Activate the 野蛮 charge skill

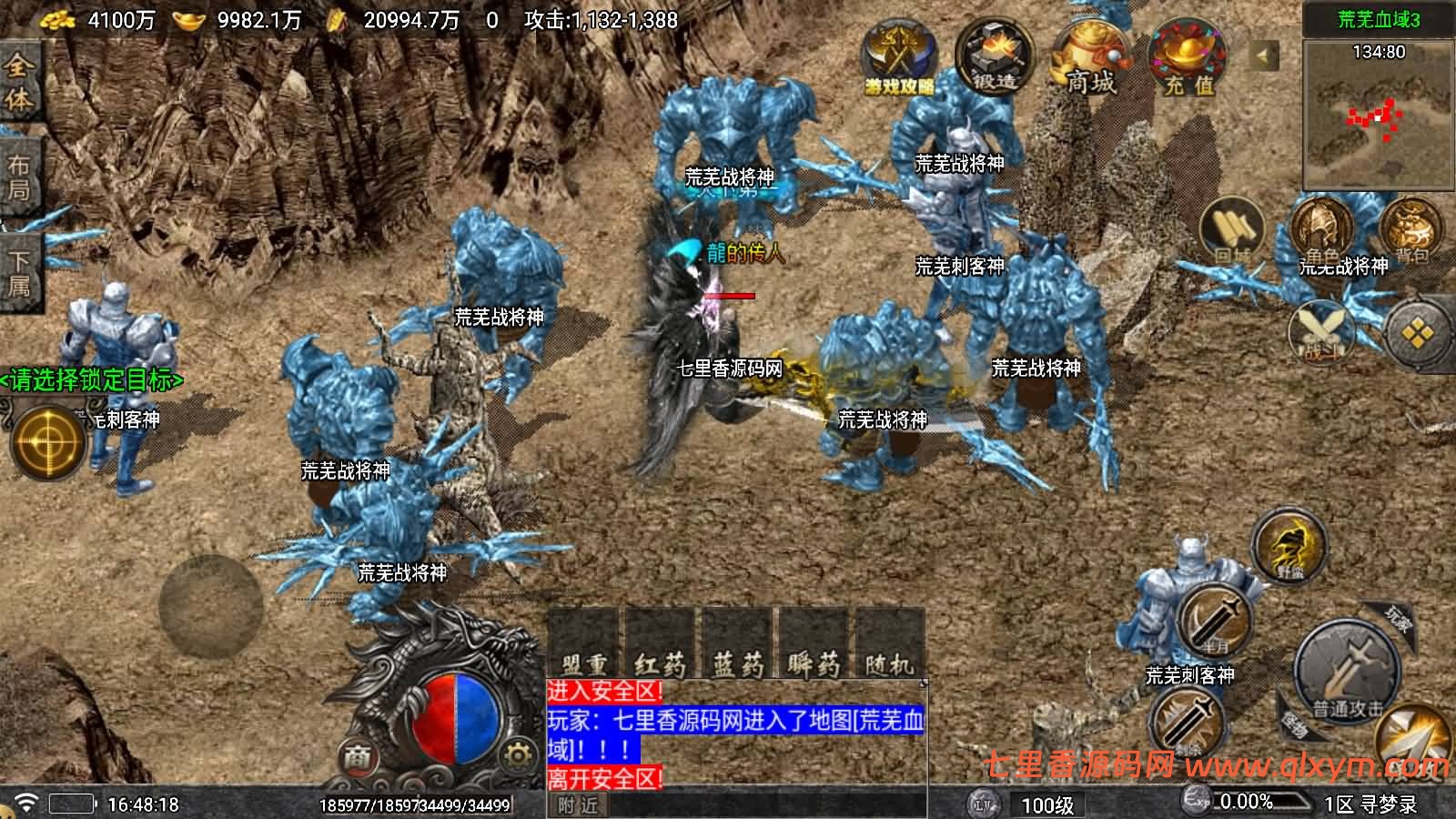[1289, 547]
